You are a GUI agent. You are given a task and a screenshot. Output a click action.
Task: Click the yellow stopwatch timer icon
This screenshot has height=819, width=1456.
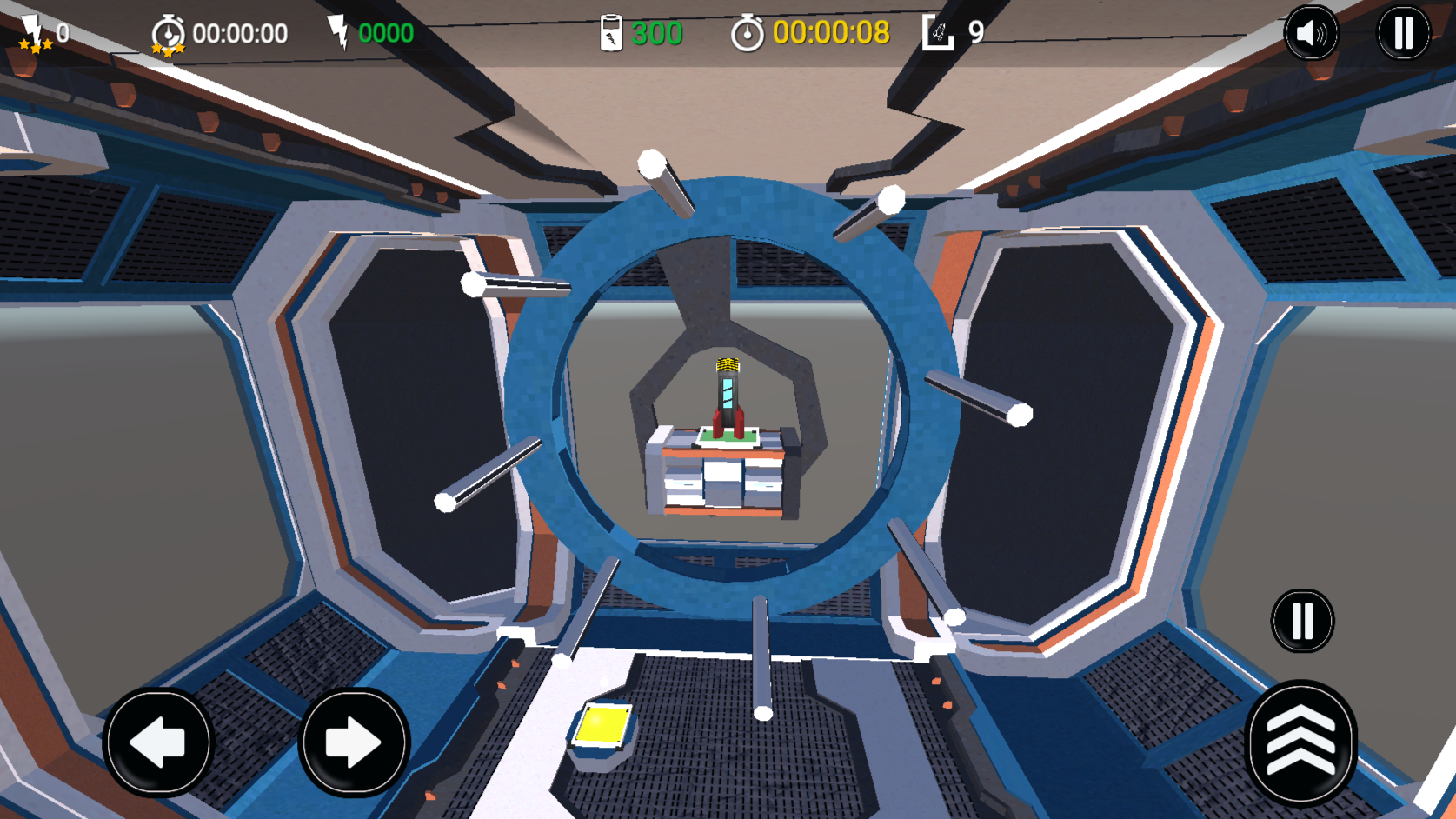(x=749, y=33)
